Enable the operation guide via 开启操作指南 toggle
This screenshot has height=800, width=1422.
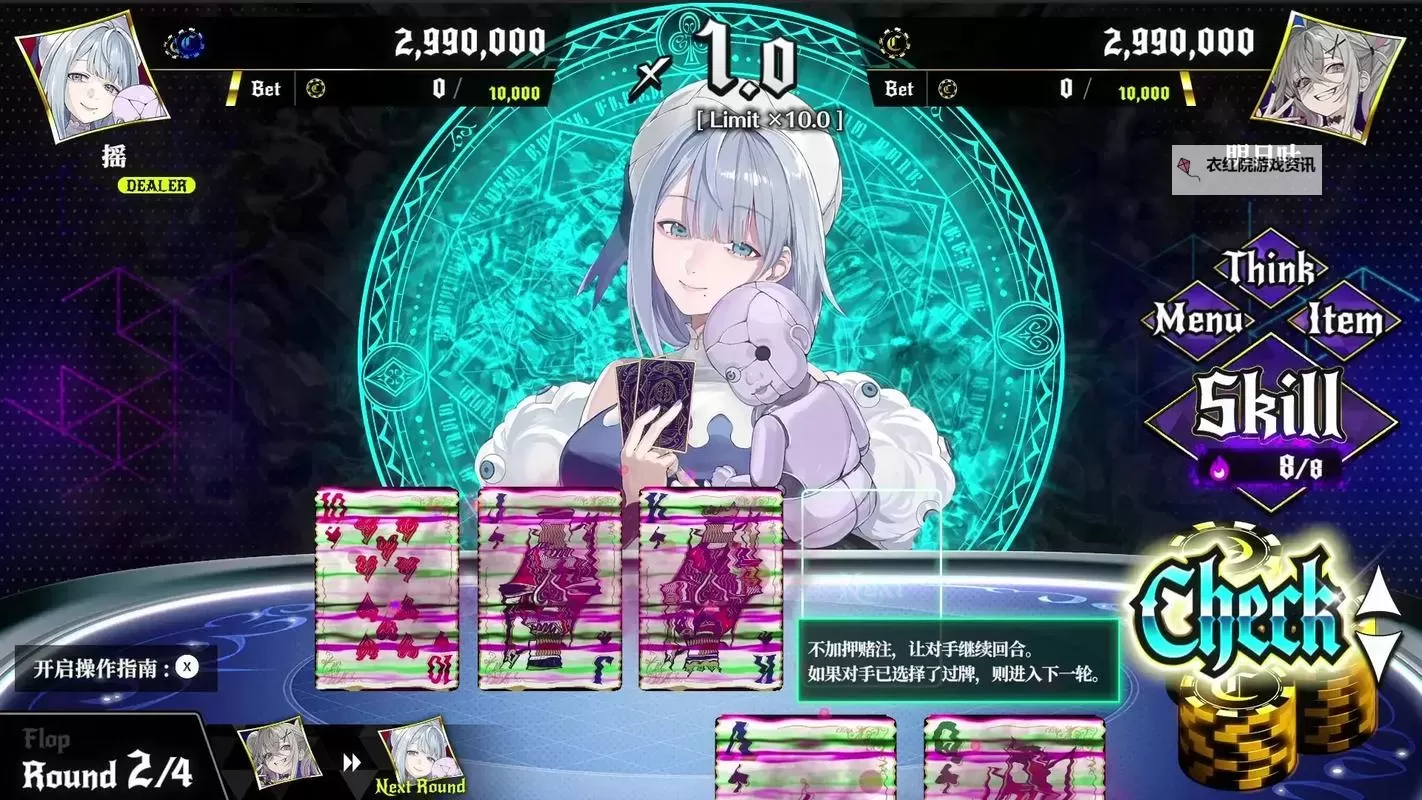point(110,668)
